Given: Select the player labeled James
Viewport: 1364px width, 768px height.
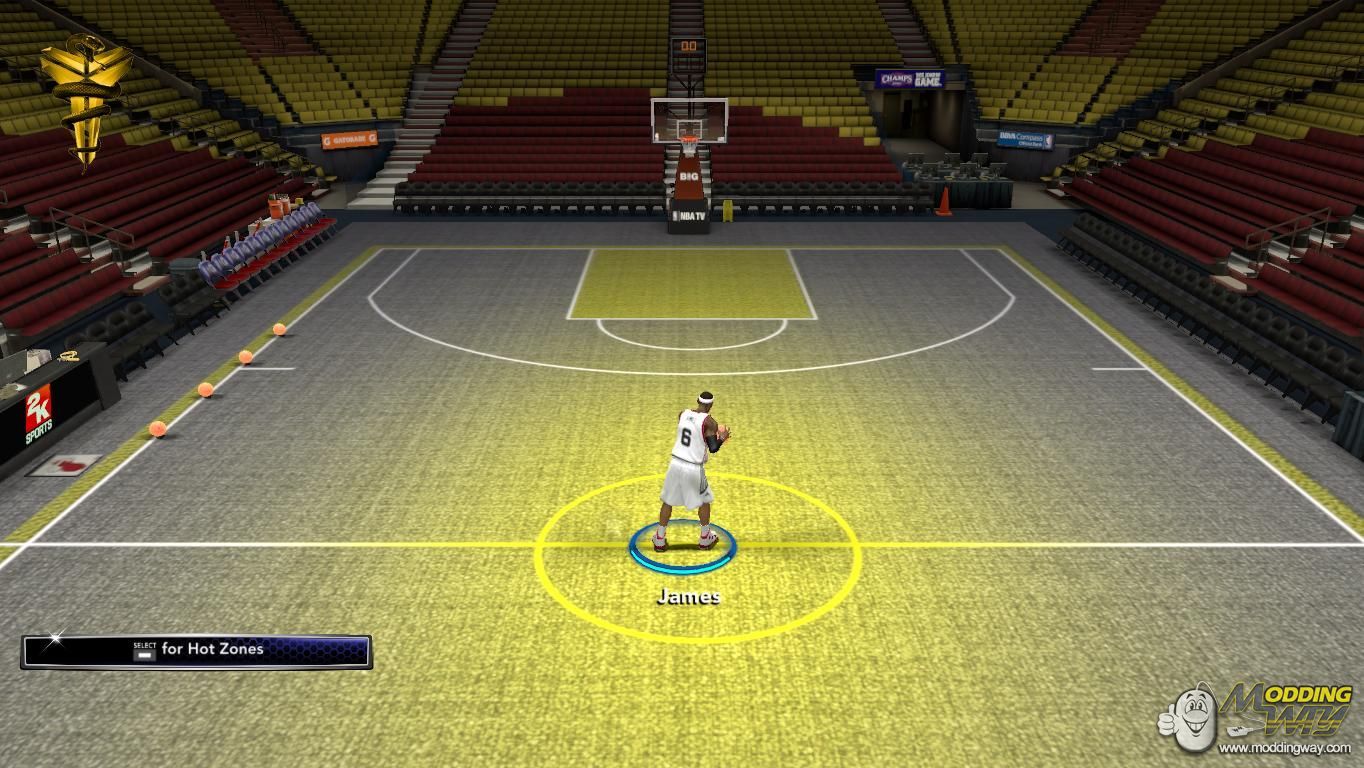Looking at the screenshot, I should click(x=689, y=470).
